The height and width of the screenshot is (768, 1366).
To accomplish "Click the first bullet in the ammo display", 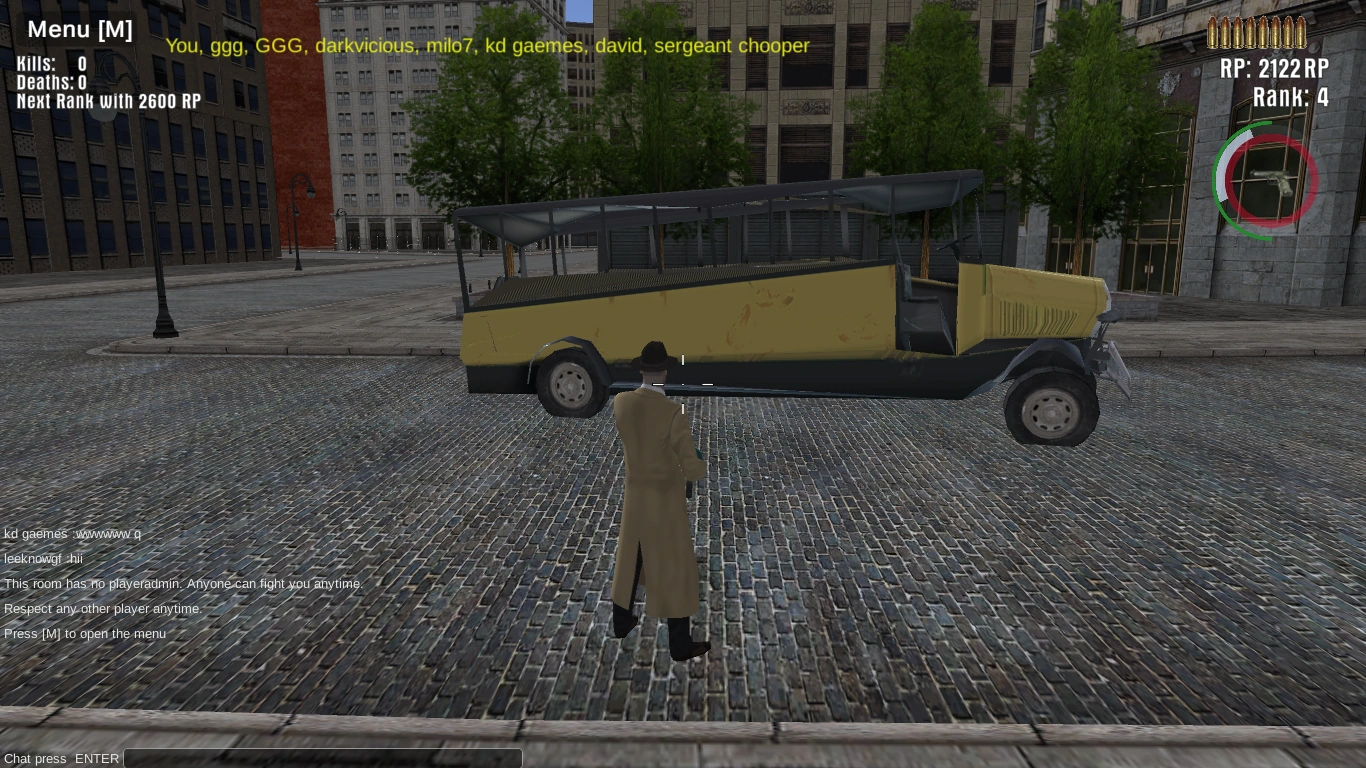I will (x=1213, y=31).
